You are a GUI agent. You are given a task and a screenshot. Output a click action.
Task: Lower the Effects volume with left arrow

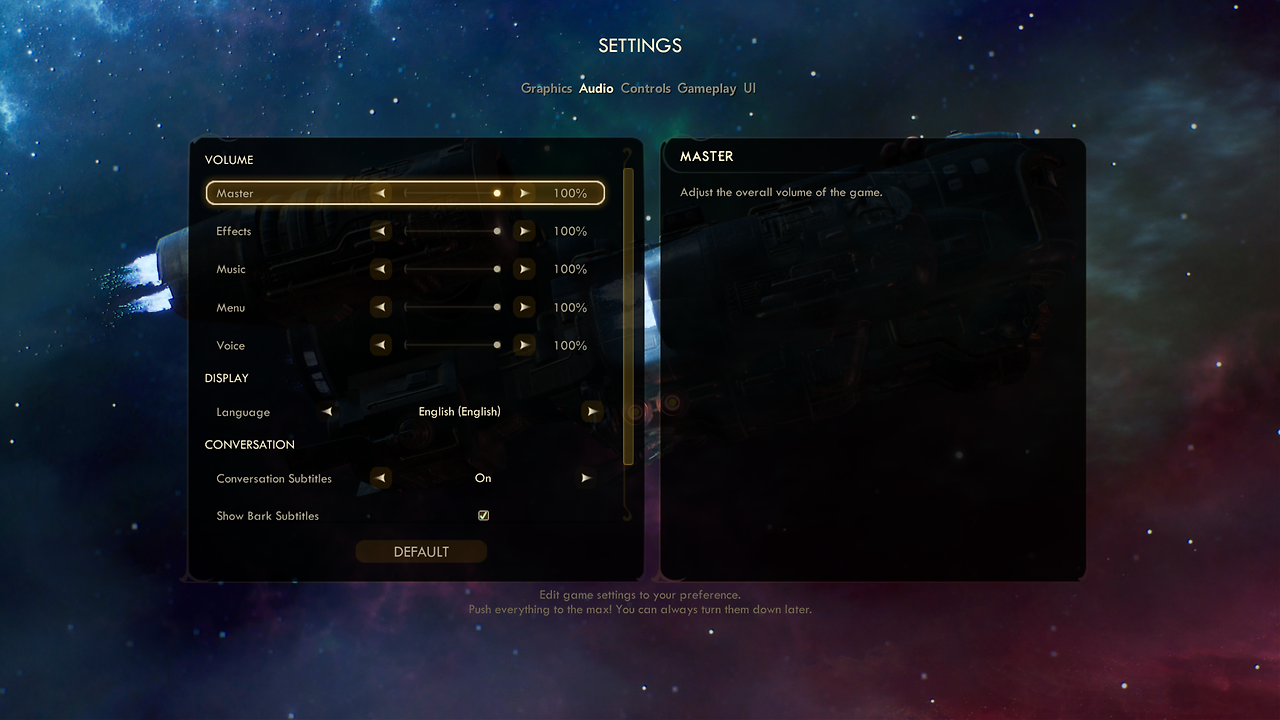(x=380, y=231)
